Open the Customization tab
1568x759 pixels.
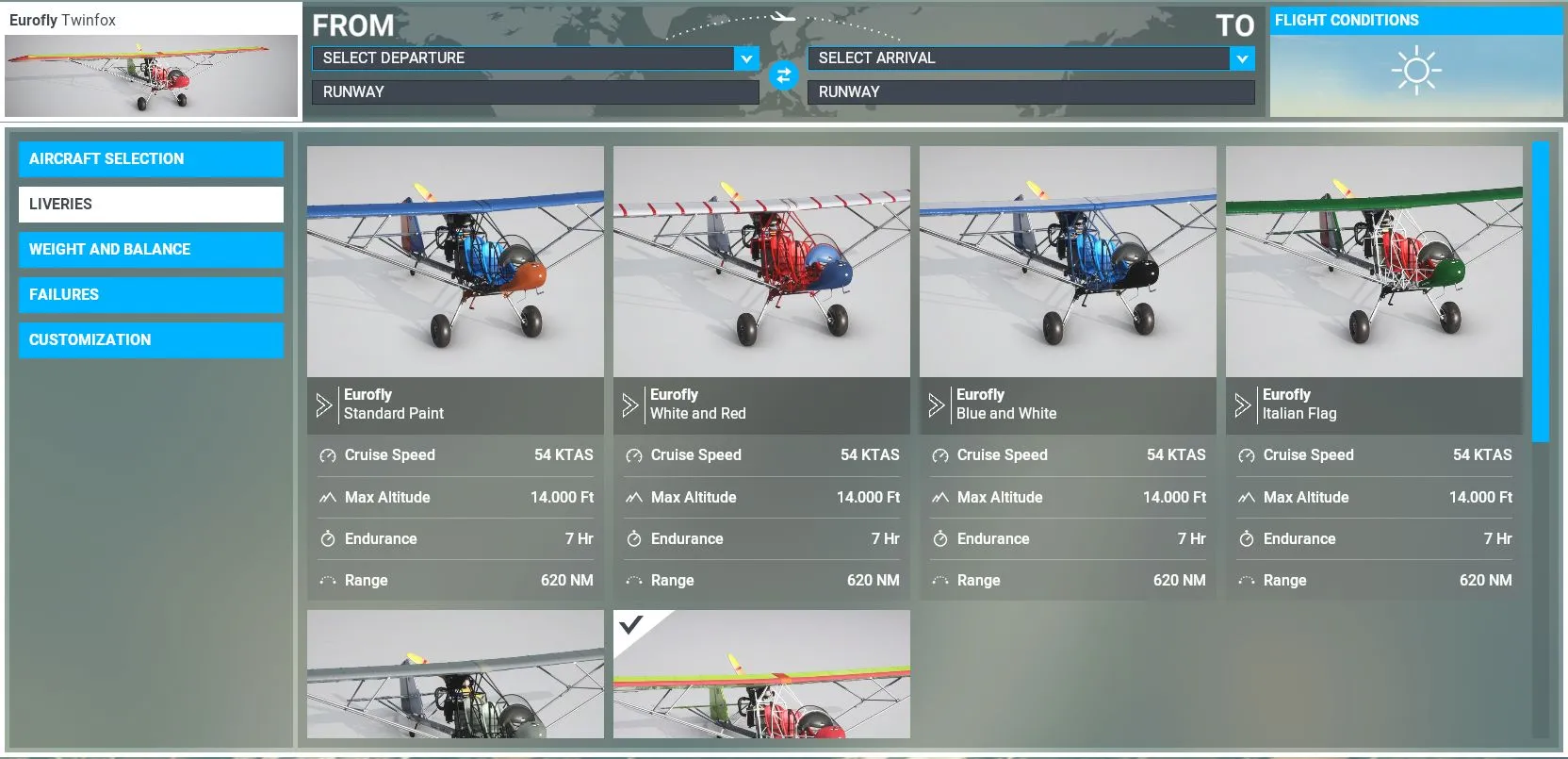(151, 339)
